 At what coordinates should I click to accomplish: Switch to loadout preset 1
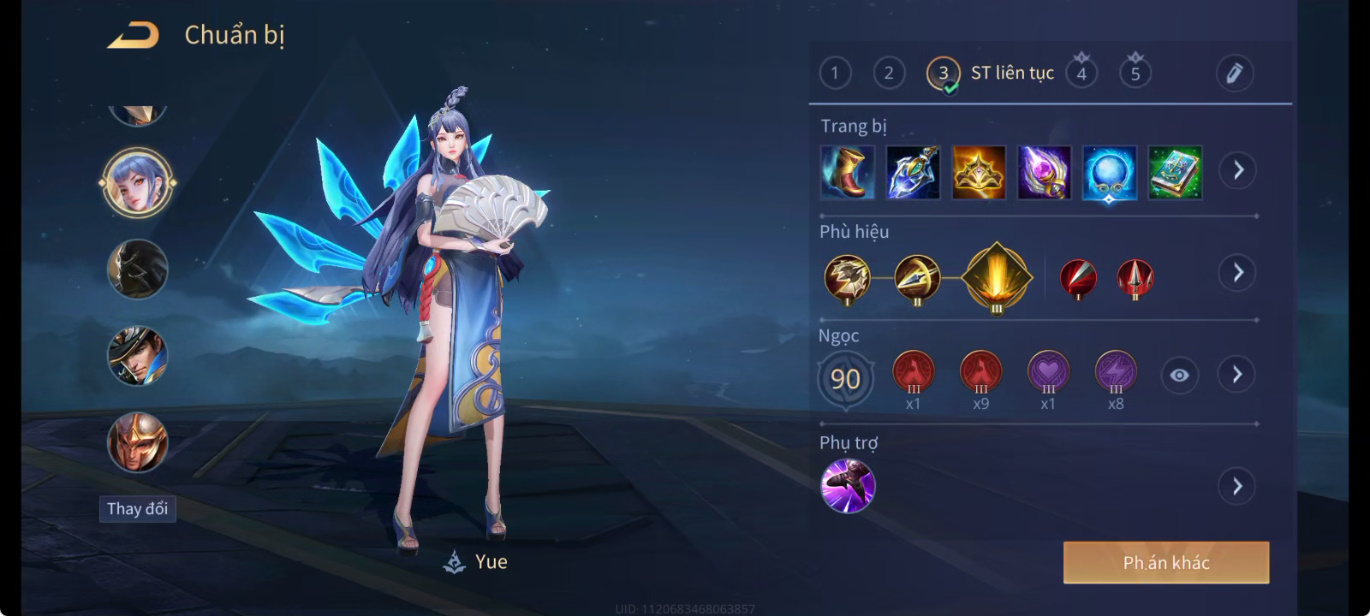[x=835, y=73]
